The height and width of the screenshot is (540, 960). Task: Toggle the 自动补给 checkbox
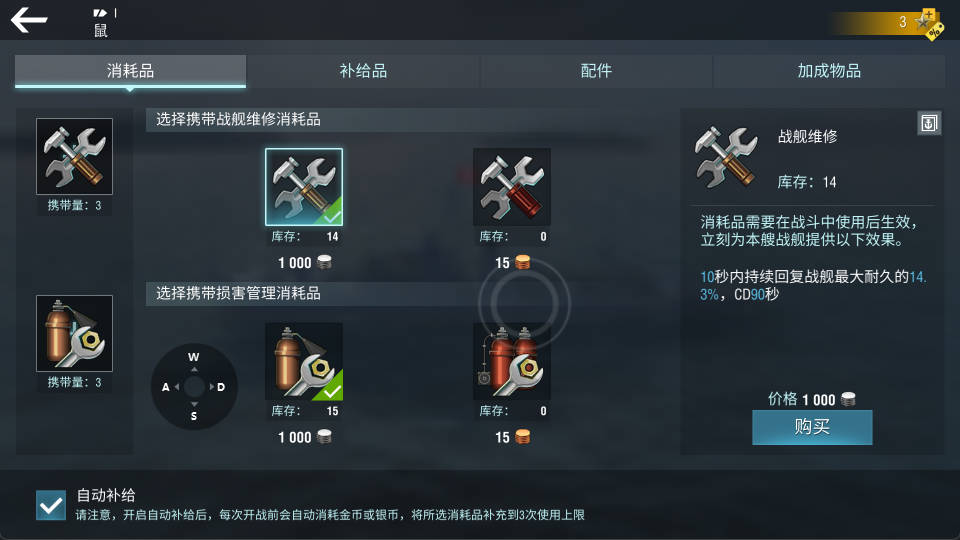51,505
